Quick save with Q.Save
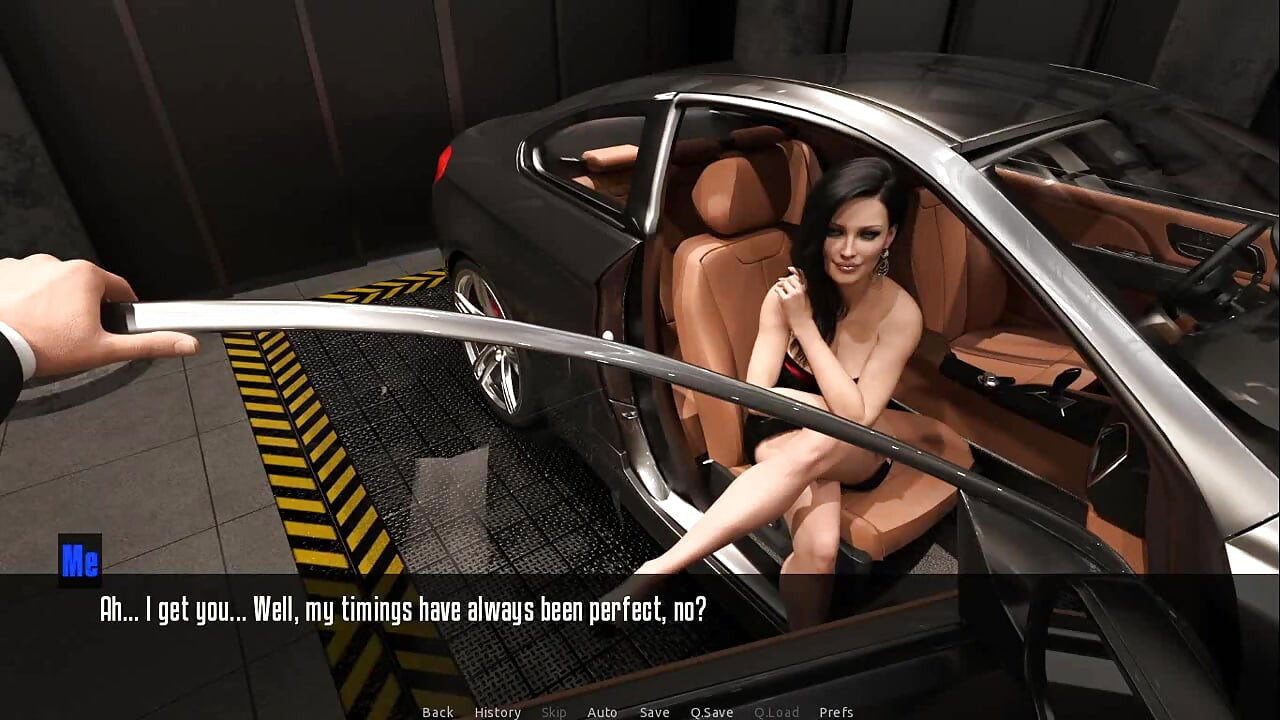The height and width of the screenshot is (720, 1280). click(x=711, y=712)
